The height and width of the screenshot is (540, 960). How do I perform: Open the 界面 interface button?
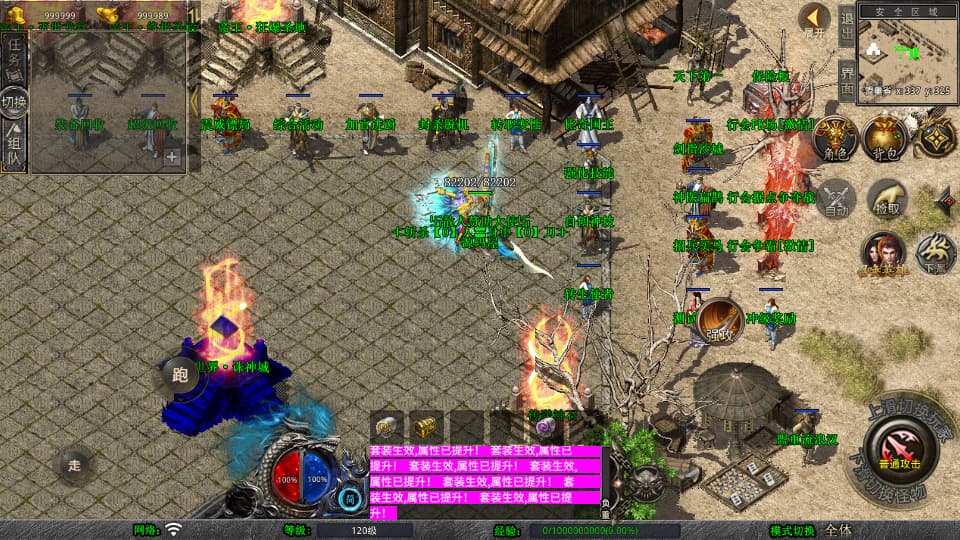click(847, 78)
